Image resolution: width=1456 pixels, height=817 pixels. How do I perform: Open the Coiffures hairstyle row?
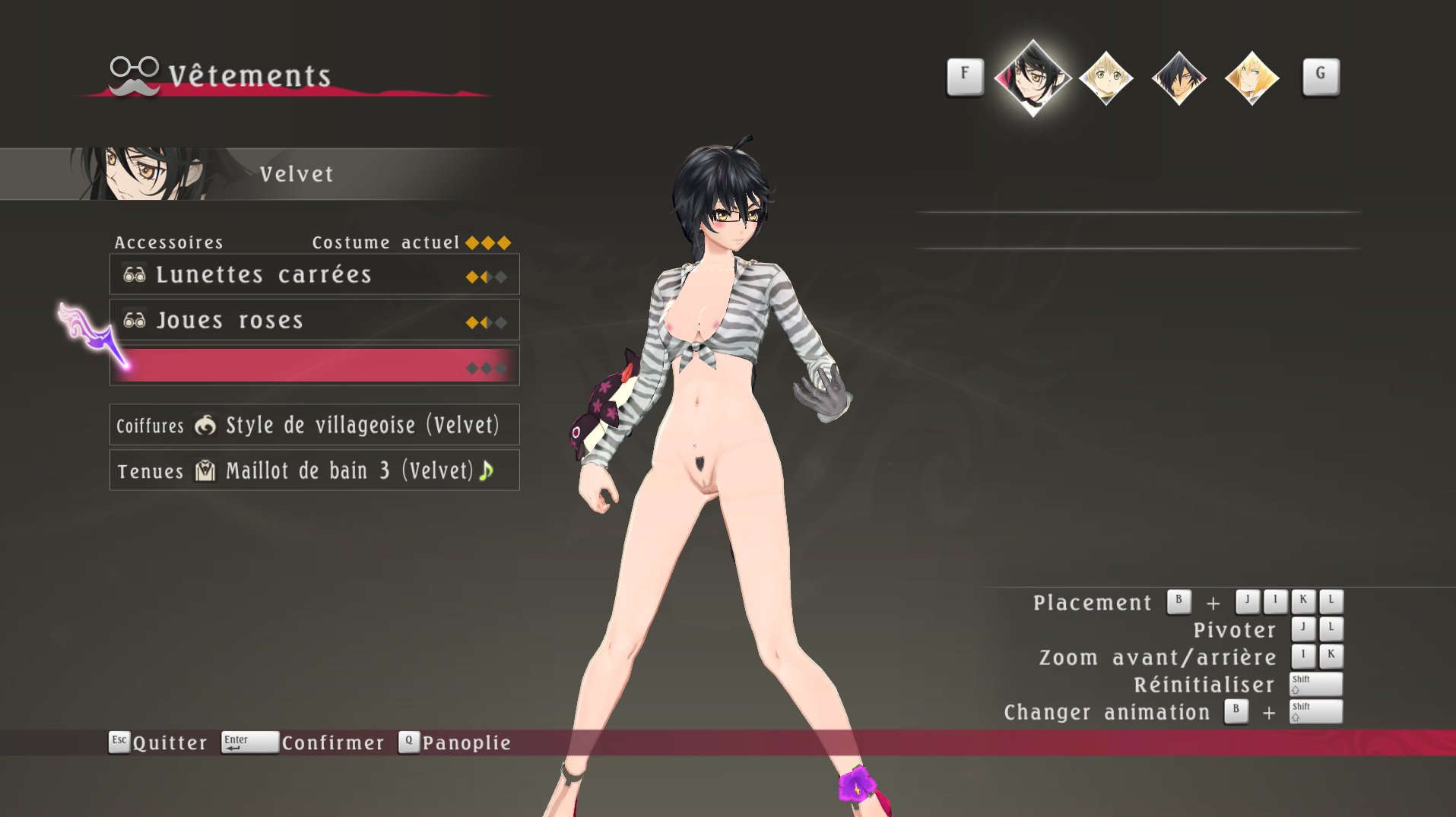(314, 425)
